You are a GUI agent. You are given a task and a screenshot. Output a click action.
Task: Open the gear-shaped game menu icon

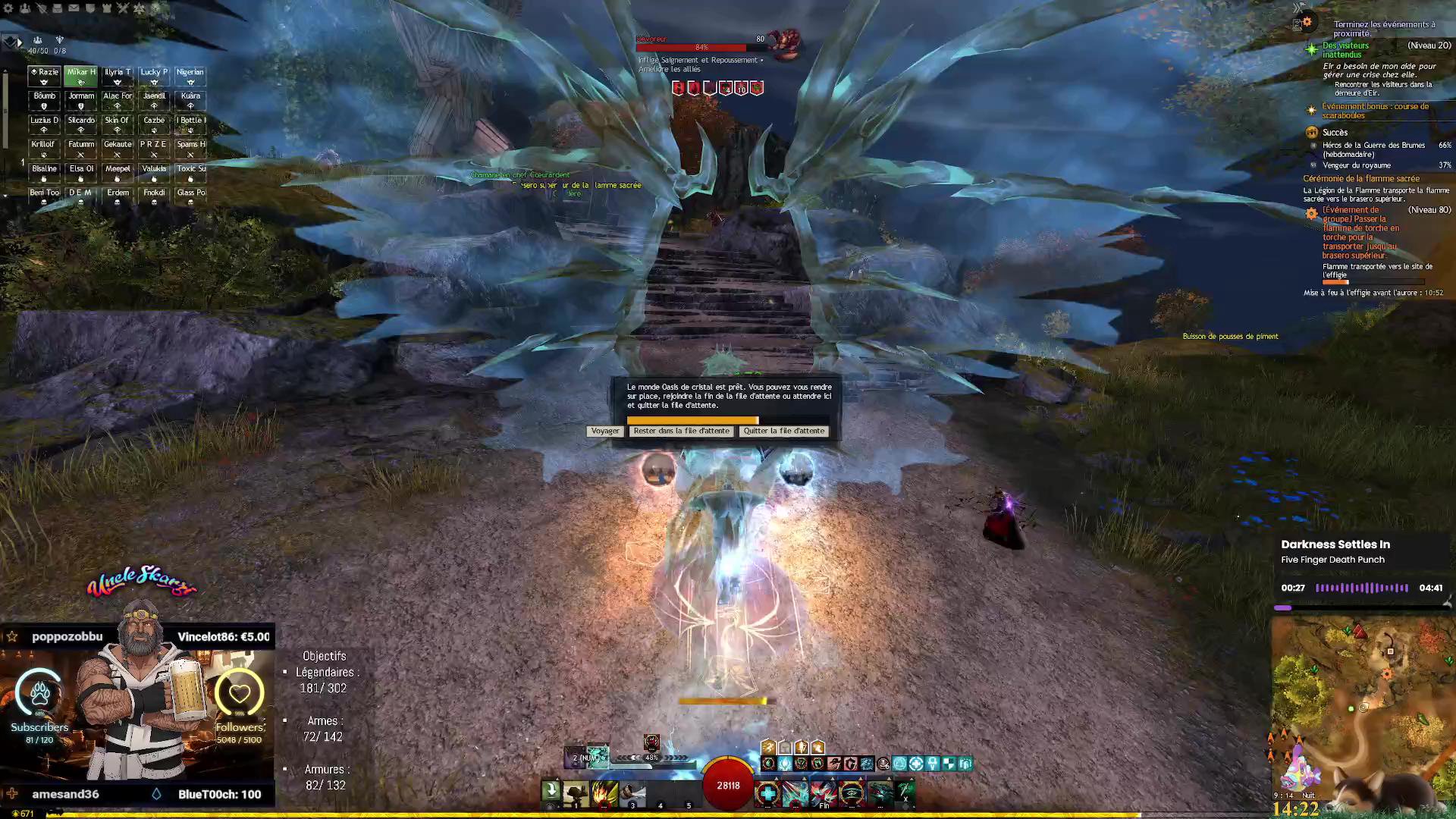pyautogui.click(x=8, y=8)
